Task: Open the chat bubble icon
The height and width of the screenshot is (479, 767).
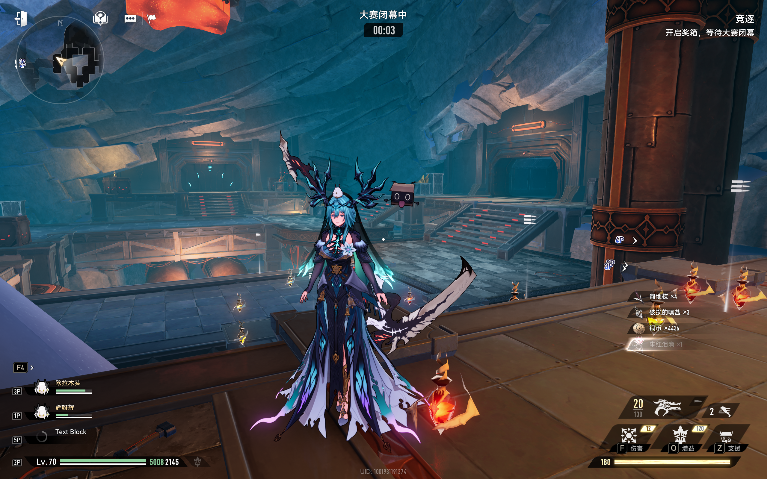Action: (130, 17)
